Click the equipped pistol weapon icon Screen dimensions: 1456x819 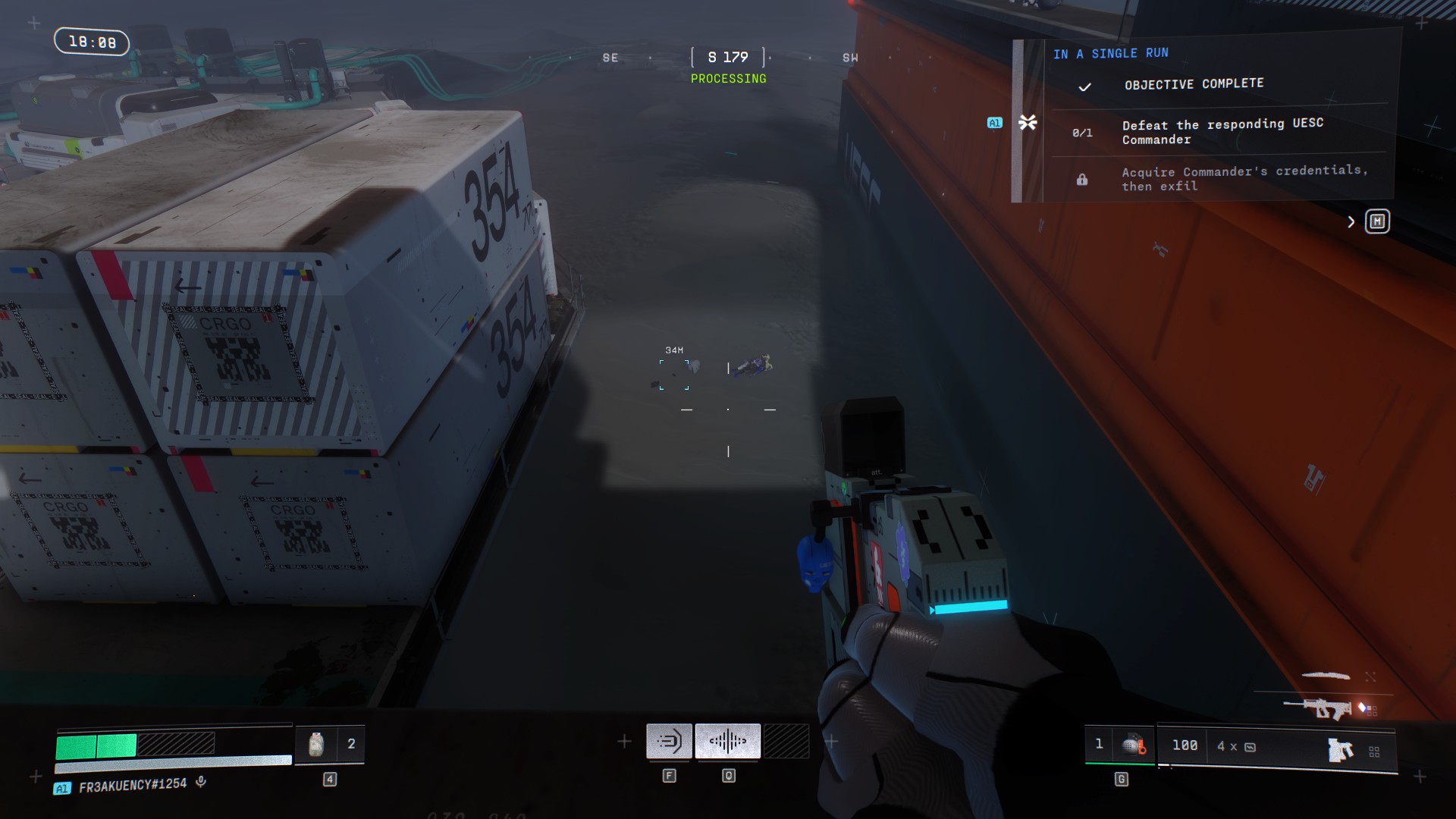tap(1340, 750)
